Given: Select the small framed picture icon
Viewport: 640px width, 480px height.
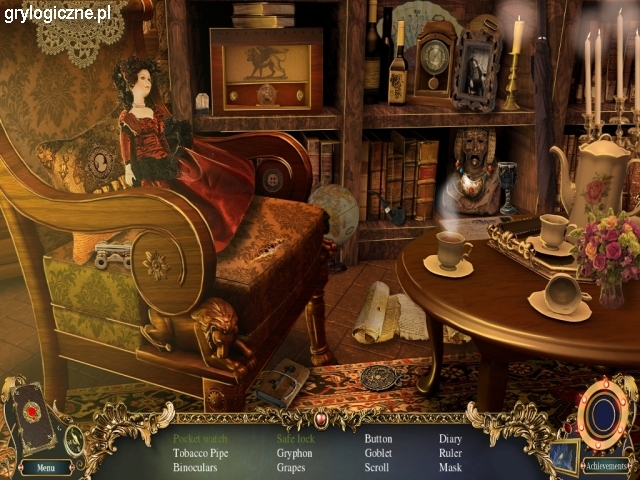Looking at the screenshot, I should (564, 455).
